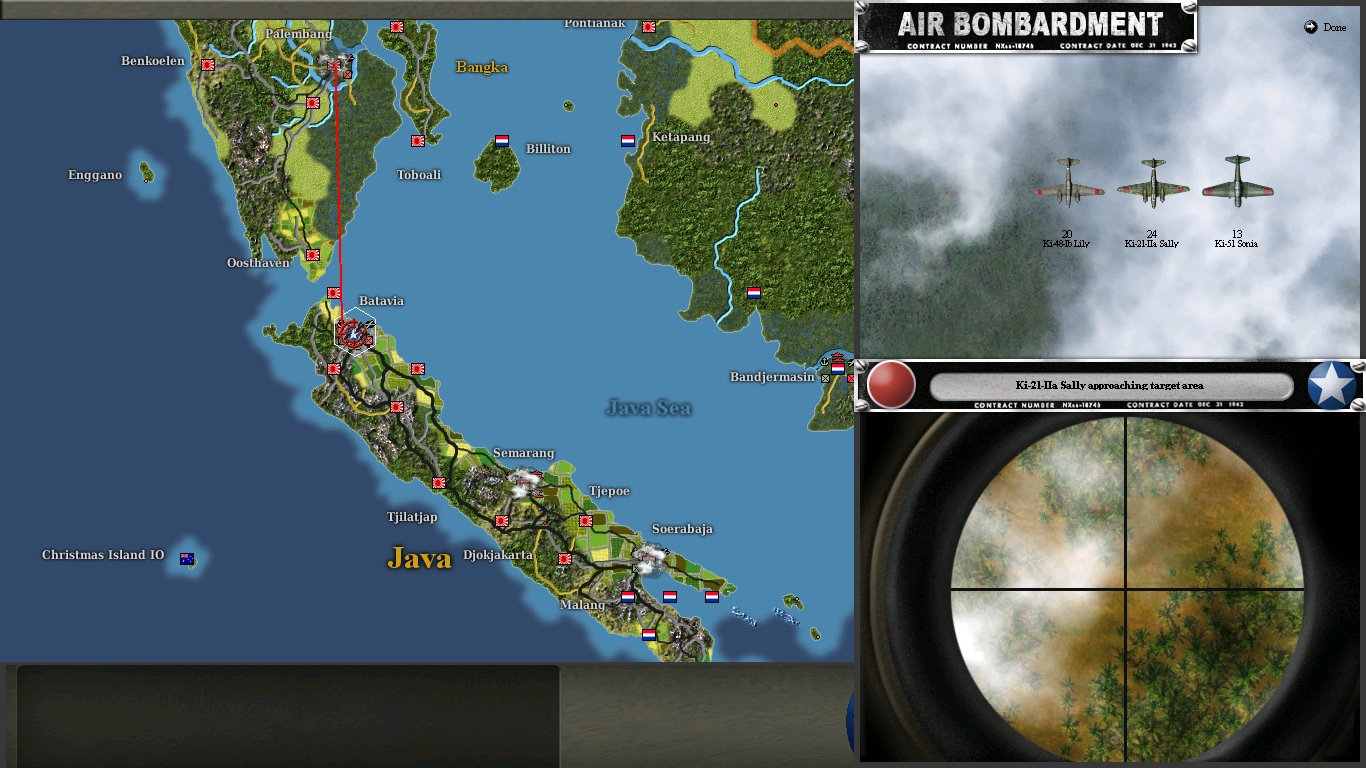Screen dimensions: 1366x768
Task: Click the Dutch flag marker near Ketapang
Action: [625, 141]
